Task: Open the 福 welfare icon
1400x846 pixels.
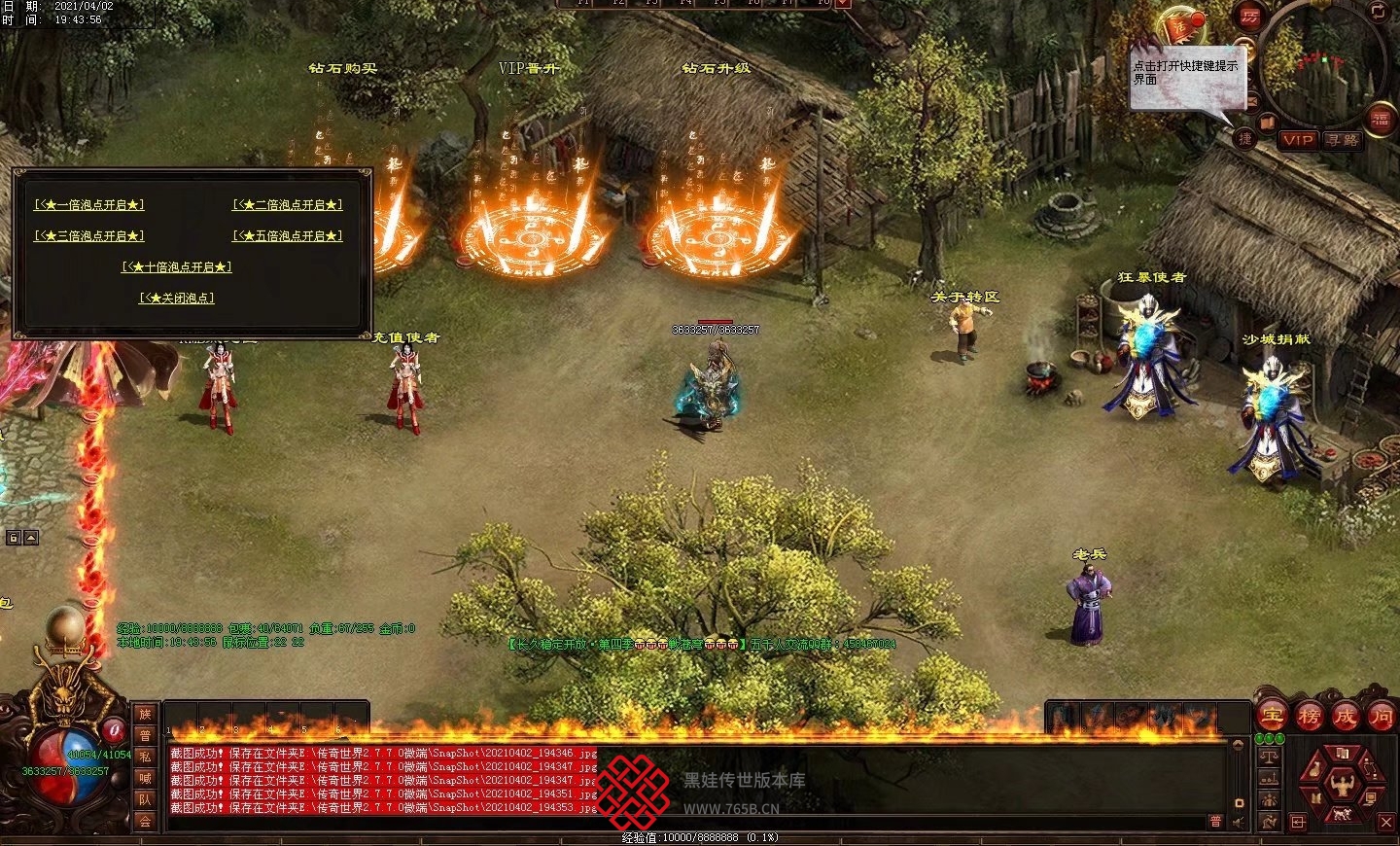Action: (x=1381, y=120)
